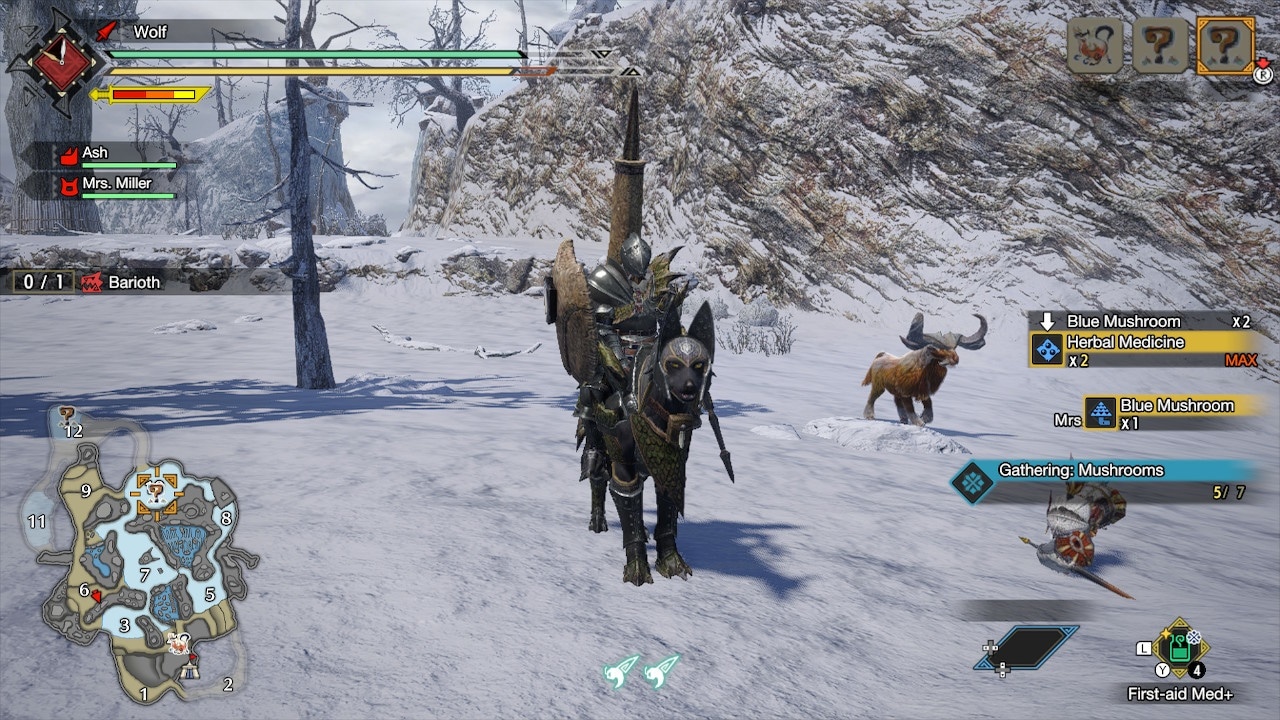This screenshot has height=720, width=1280.
Task: Click the question mark marker near area 12
Action: (67, 413)
